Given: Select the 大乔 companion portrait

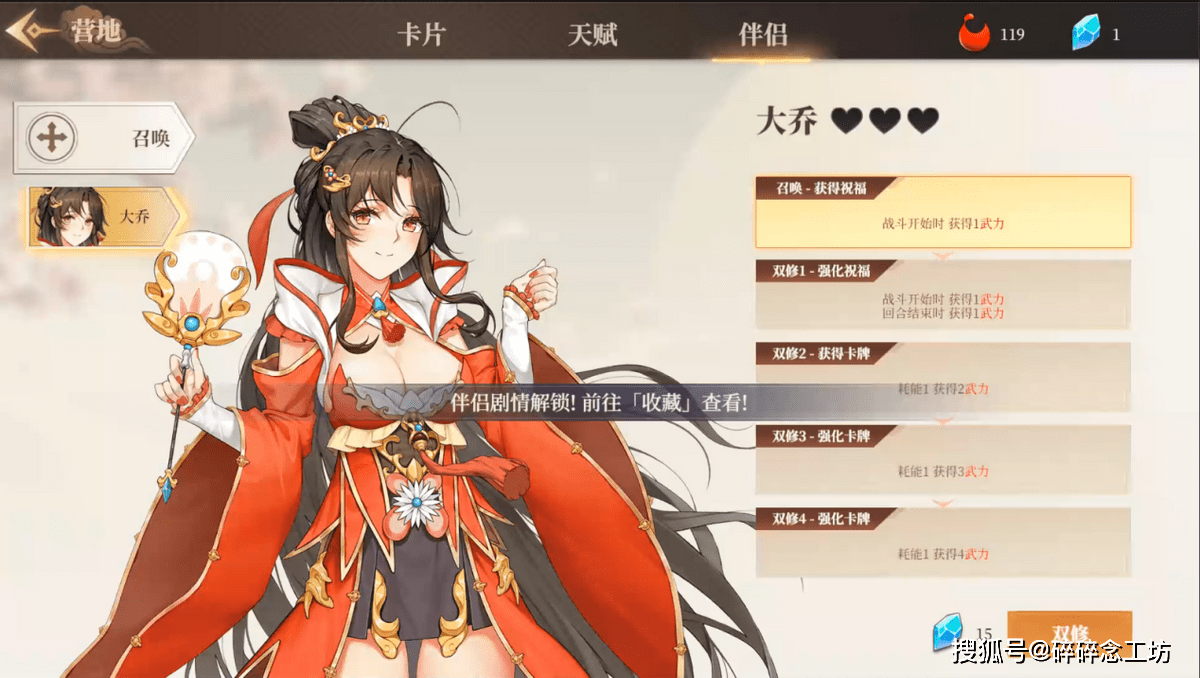Looking at the screenshot, I should click(x=103, y=215).
